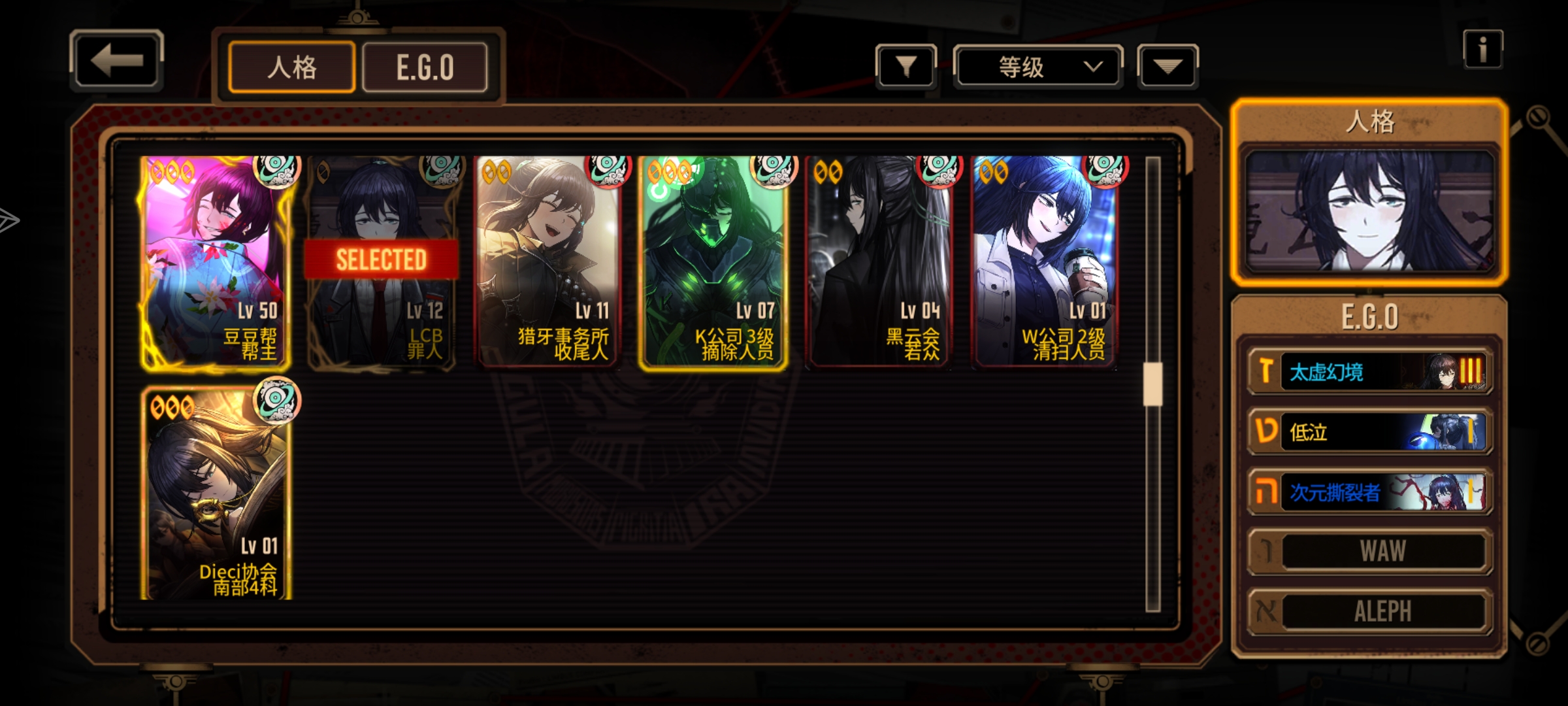
Task: Toggle sort order with triangle button
Action: tap(1168, 66)
